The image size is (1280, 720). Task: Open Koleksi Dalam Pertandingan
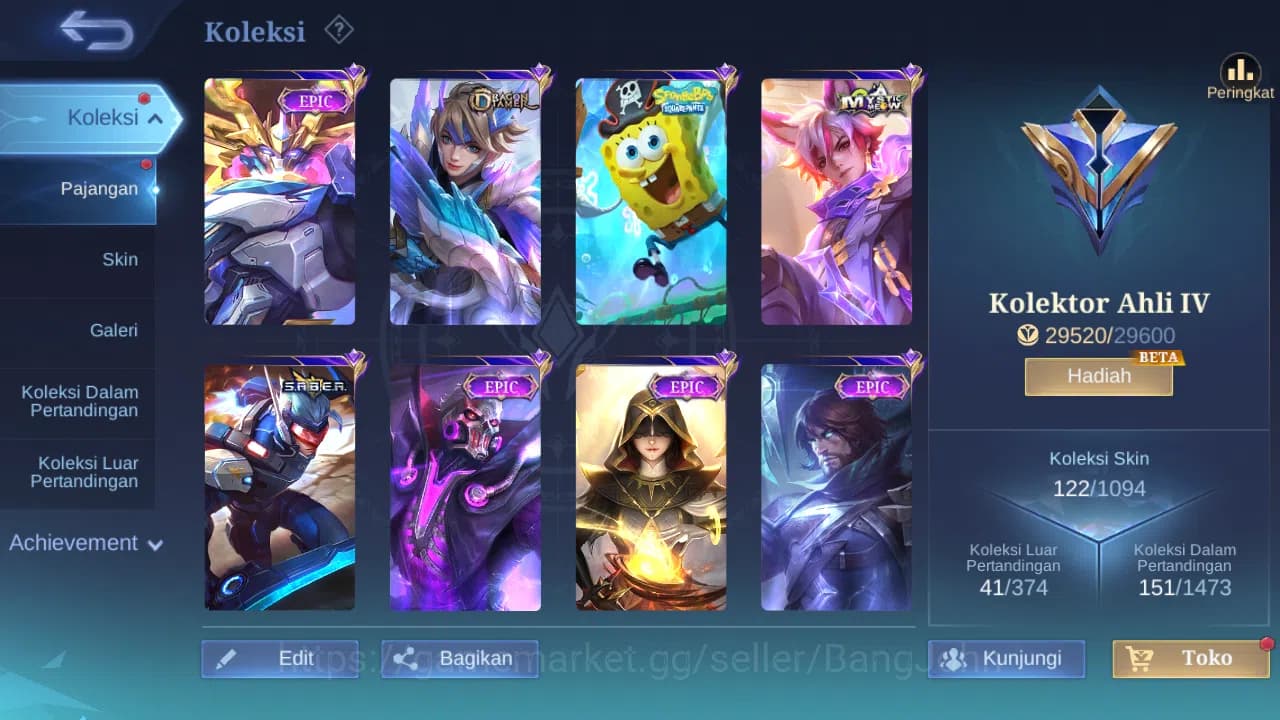[x=79, y=401]
